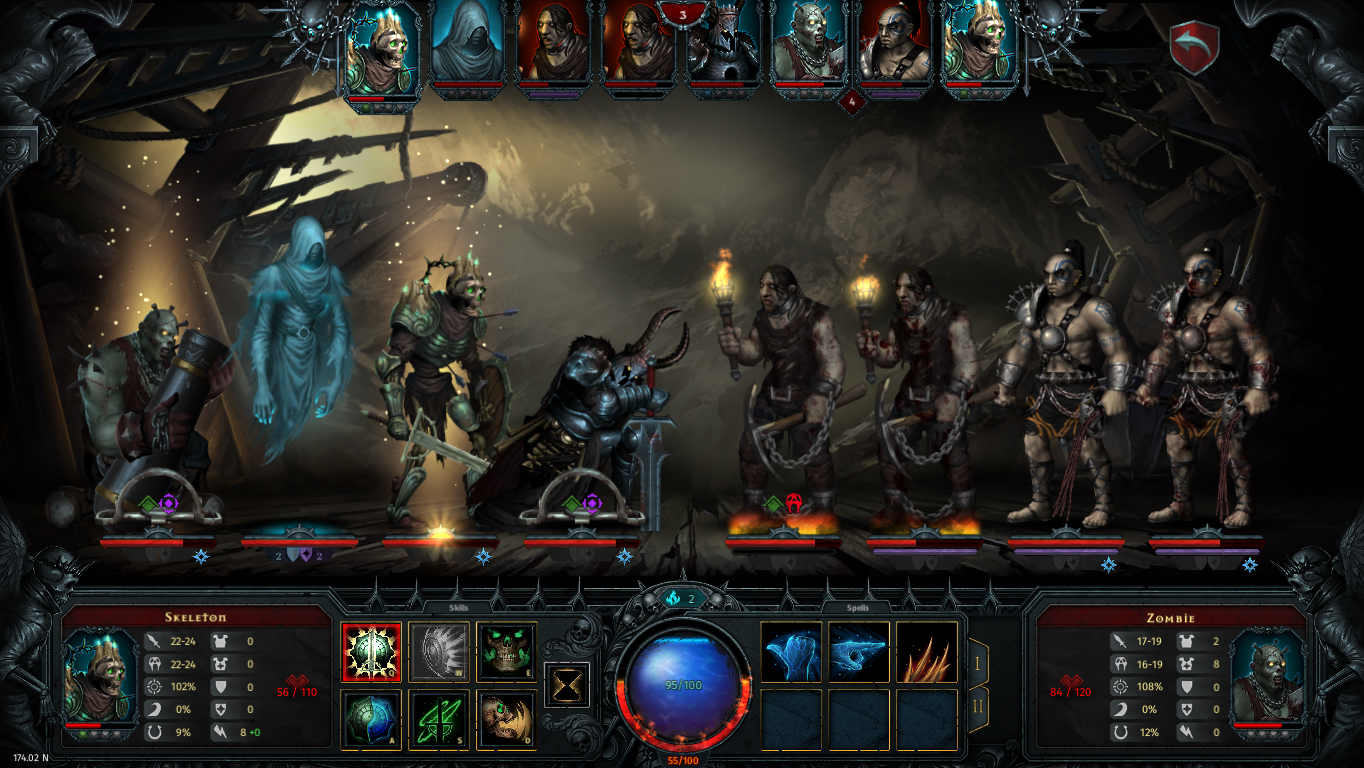Switch to spell page II tab
1364x768 pixels.
click(x=978, y=708)
